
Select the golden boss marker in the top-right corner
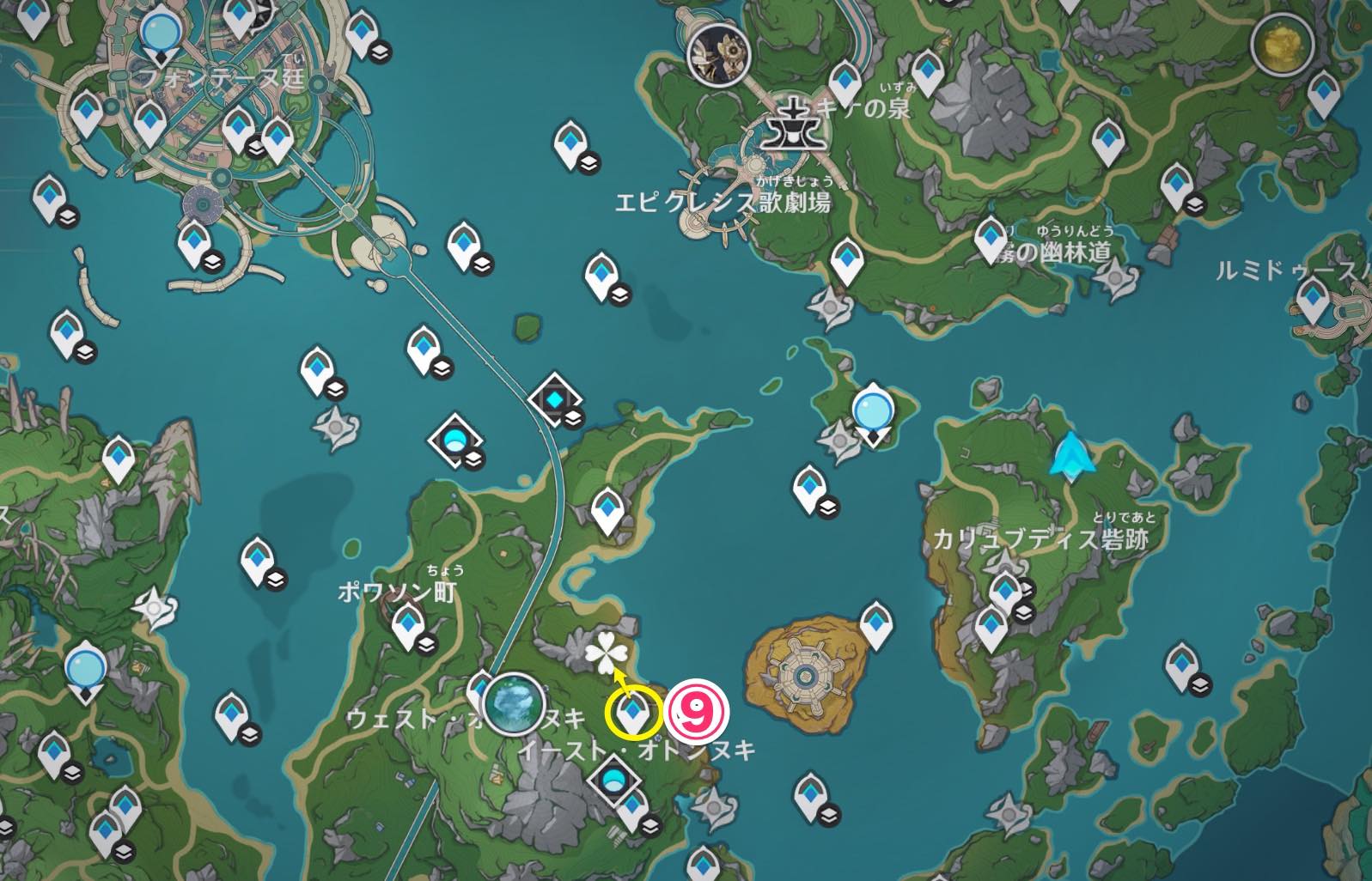coord(1282,45)
